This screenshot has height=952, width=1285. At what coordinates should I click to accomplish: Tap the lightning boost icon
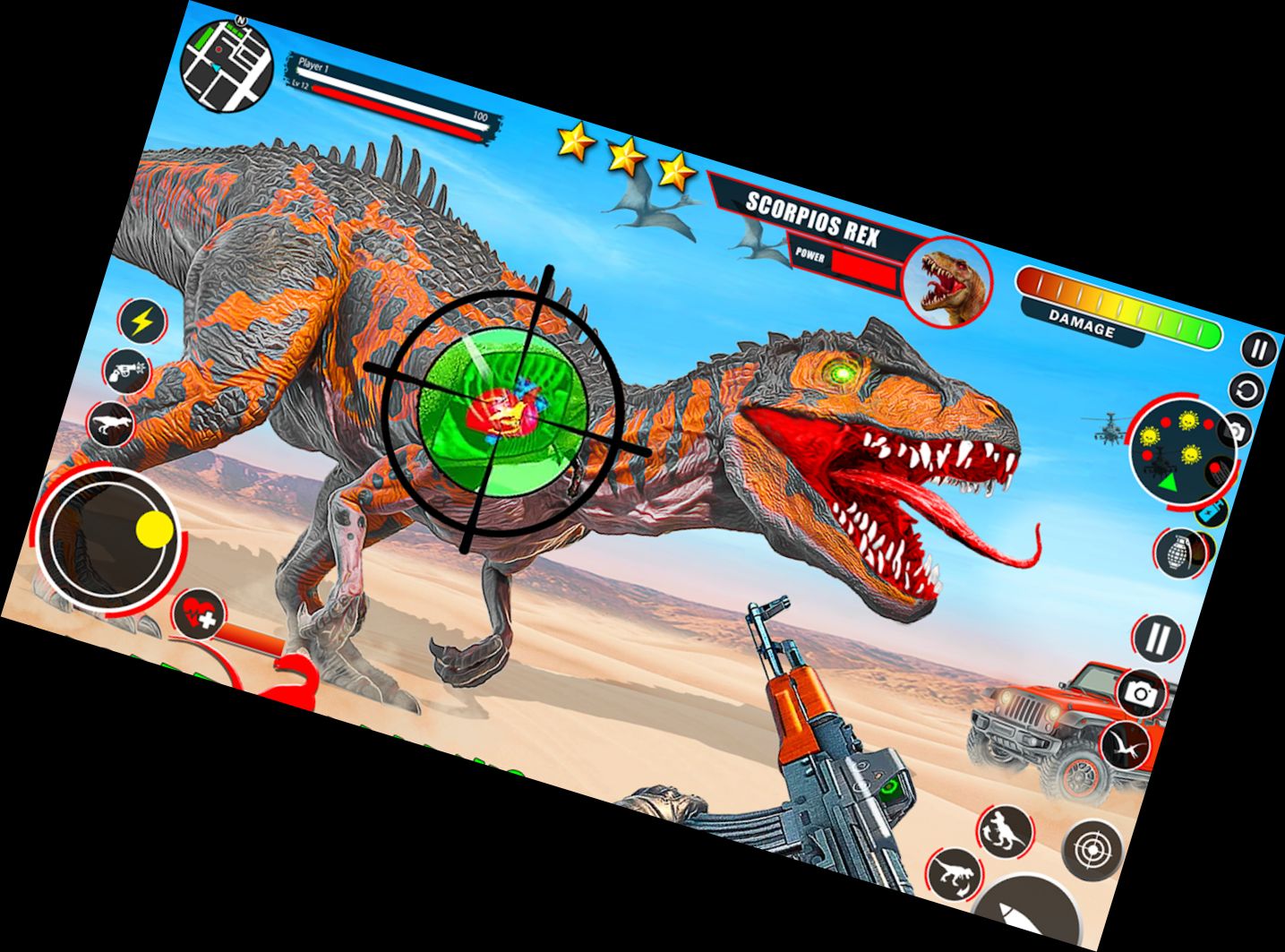(141, 320)
